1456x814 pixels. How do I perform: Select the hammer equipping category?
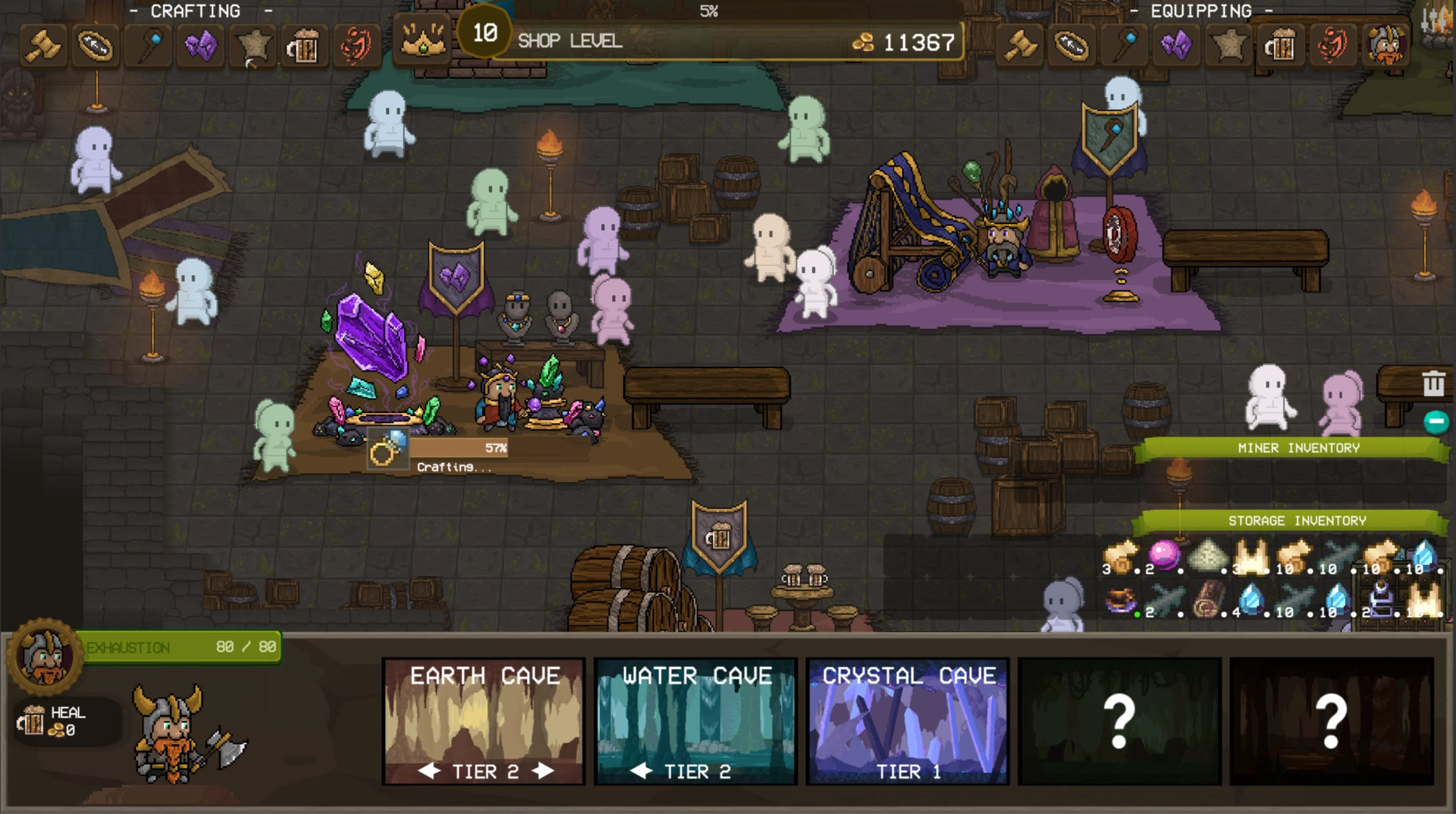pos(1020,45)
